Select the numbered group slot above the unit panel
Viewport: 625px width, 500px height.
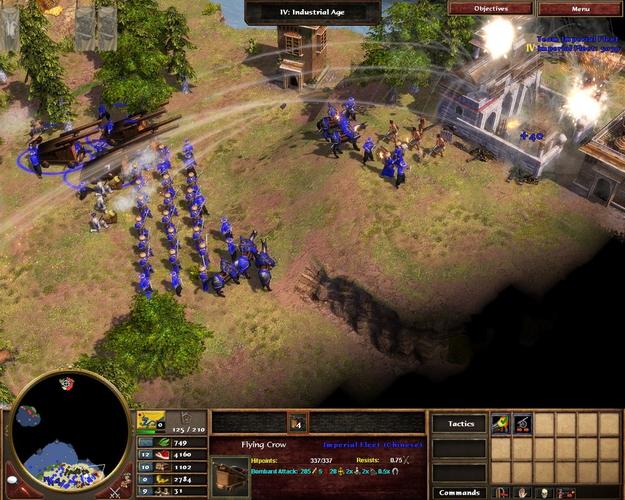(x=297, y=423)
